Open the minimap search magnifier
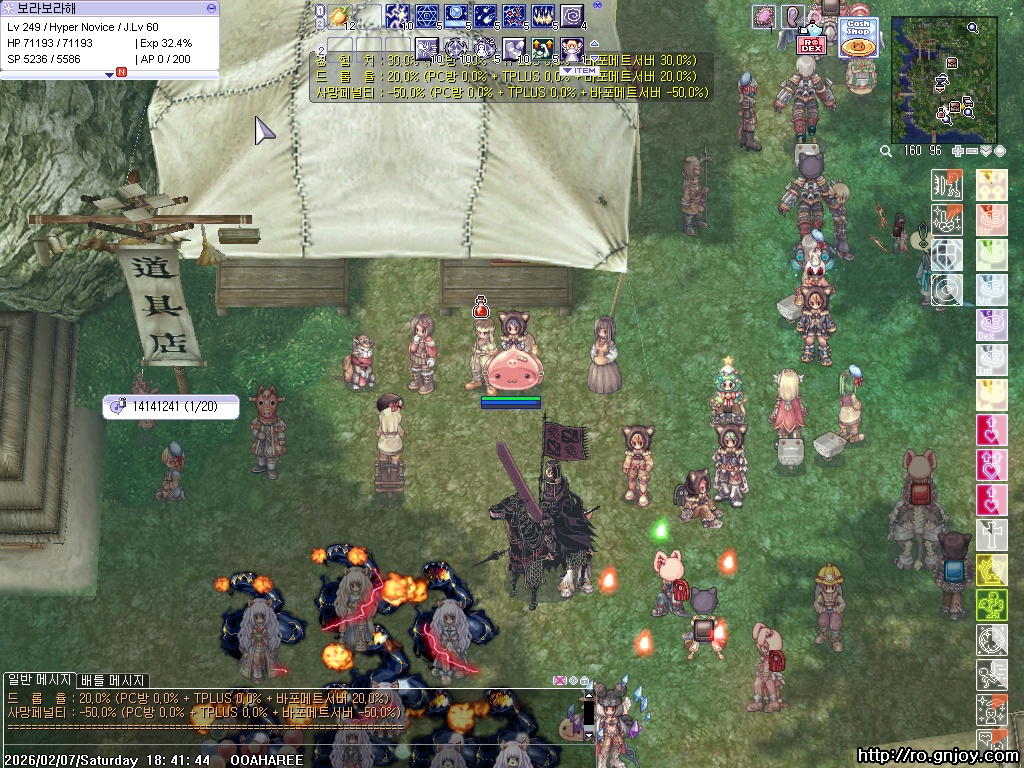Image resolution: width=1024 pixels, height=768 pixels. 886,151
